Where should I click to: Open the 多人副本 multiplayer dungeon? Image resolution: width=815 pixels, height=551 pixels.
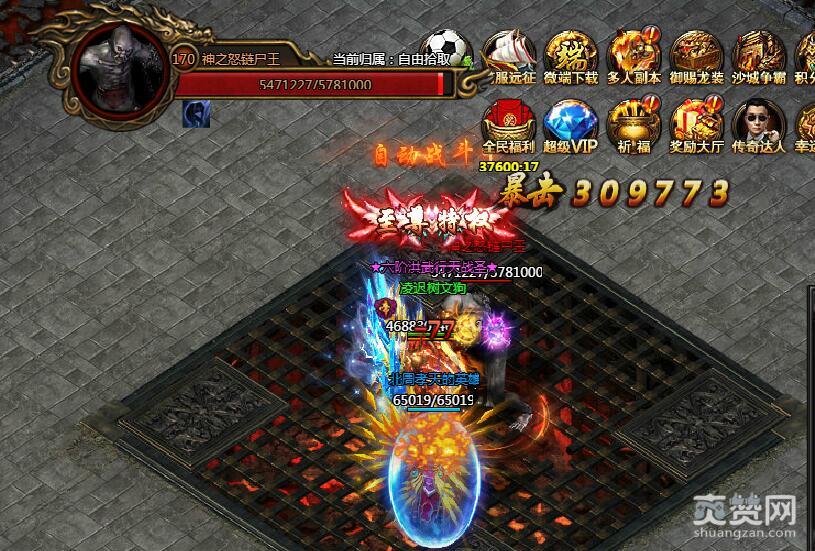pos(634,55)
